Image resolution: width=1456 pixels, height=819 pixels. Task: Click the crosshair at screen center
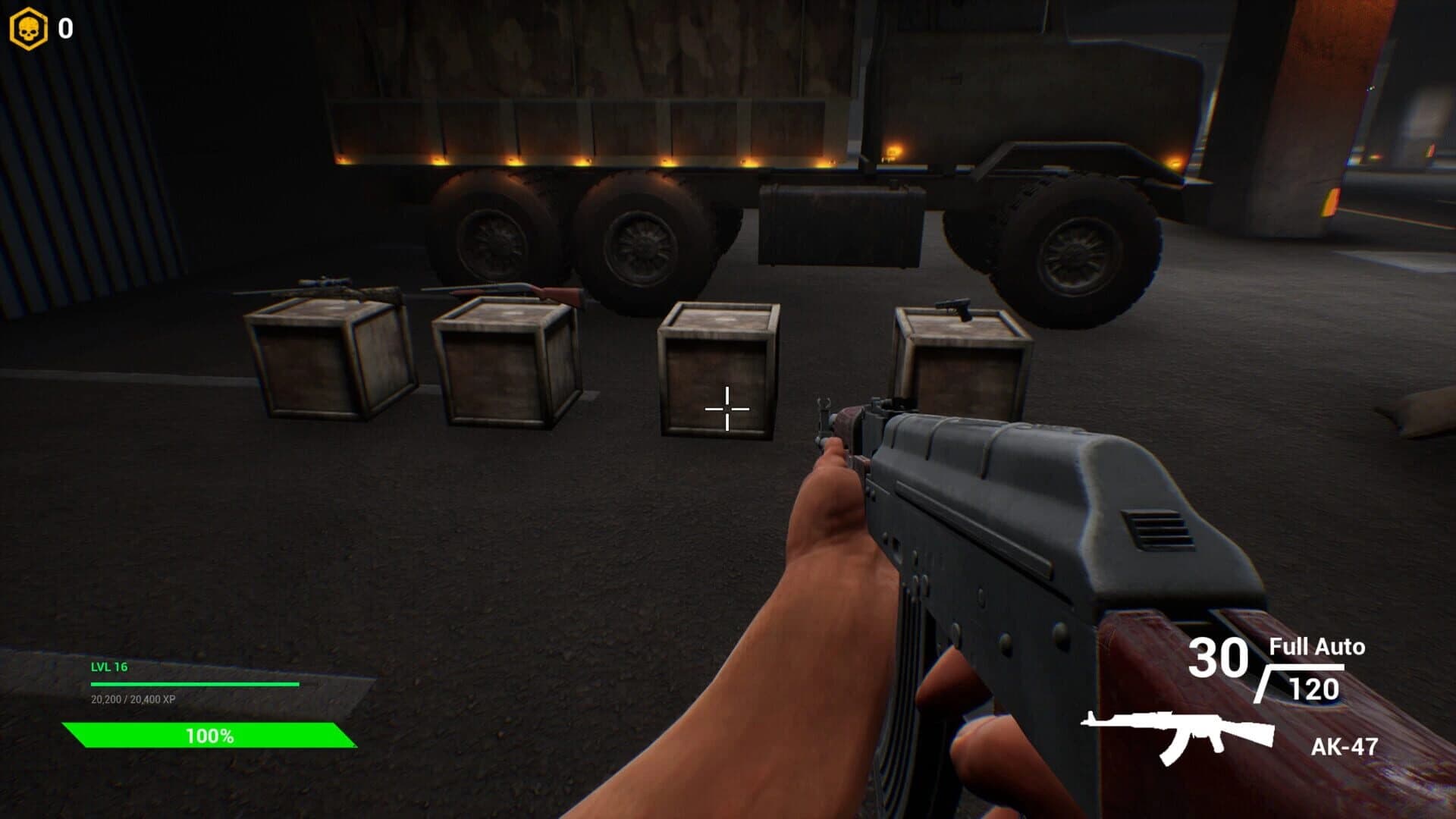coord(726,409)
